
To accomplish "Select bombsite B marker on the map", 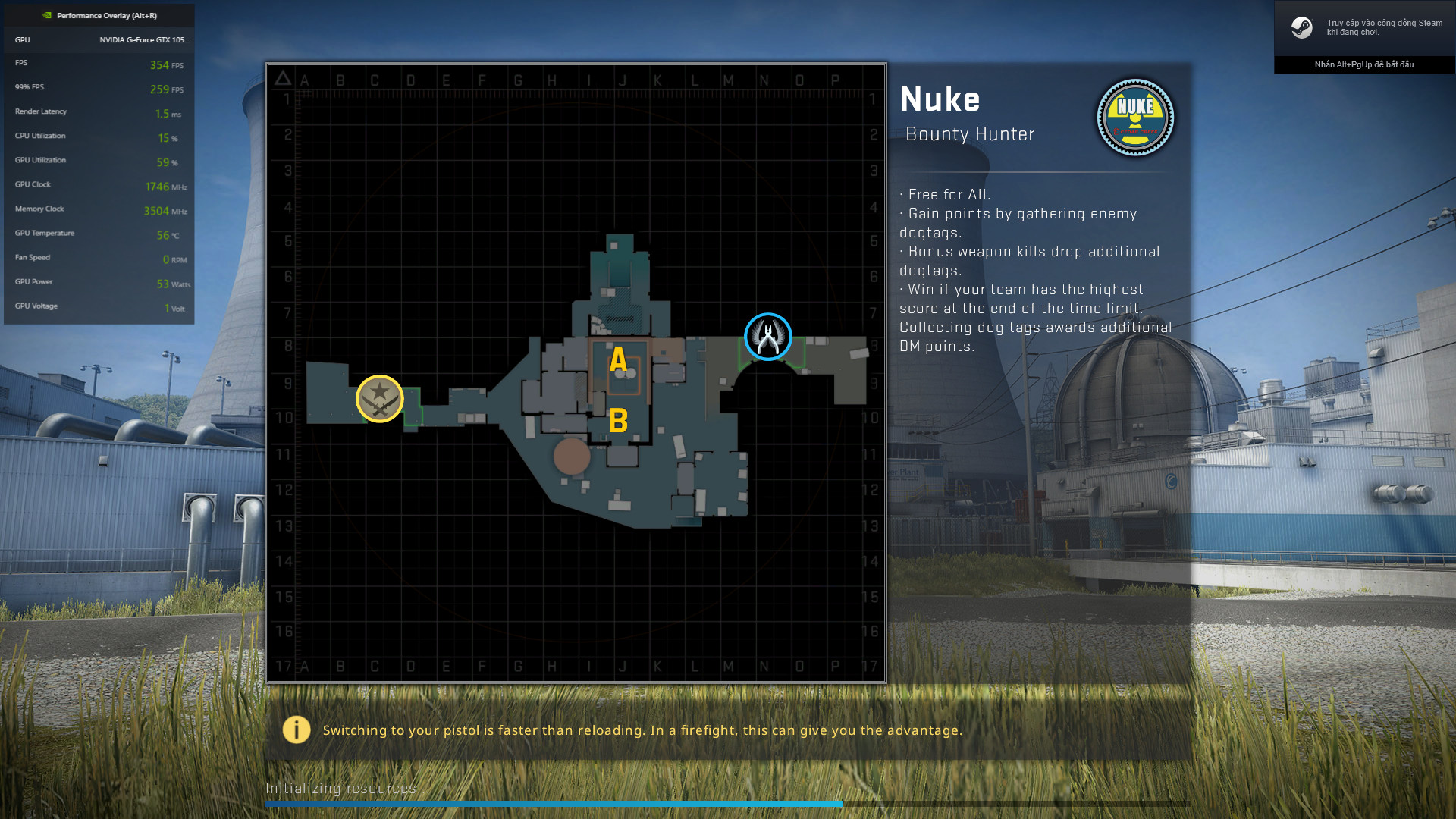I will click(x=618, y=421).
